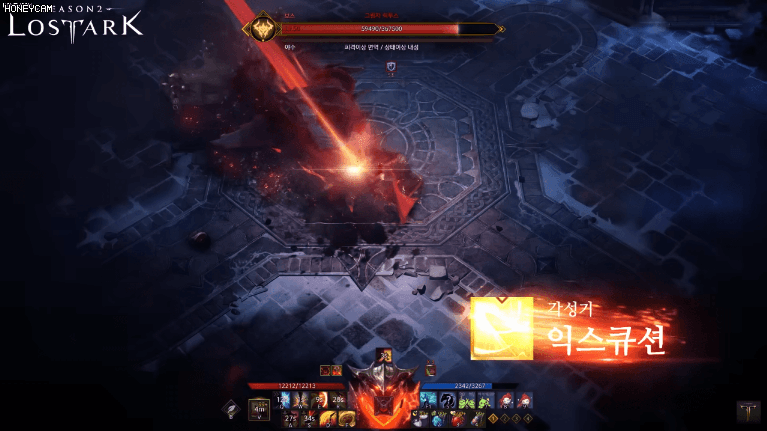
Task: Activate the skill showing 28s cooldown
Action: pyautogui.click(x=338, y=400)
